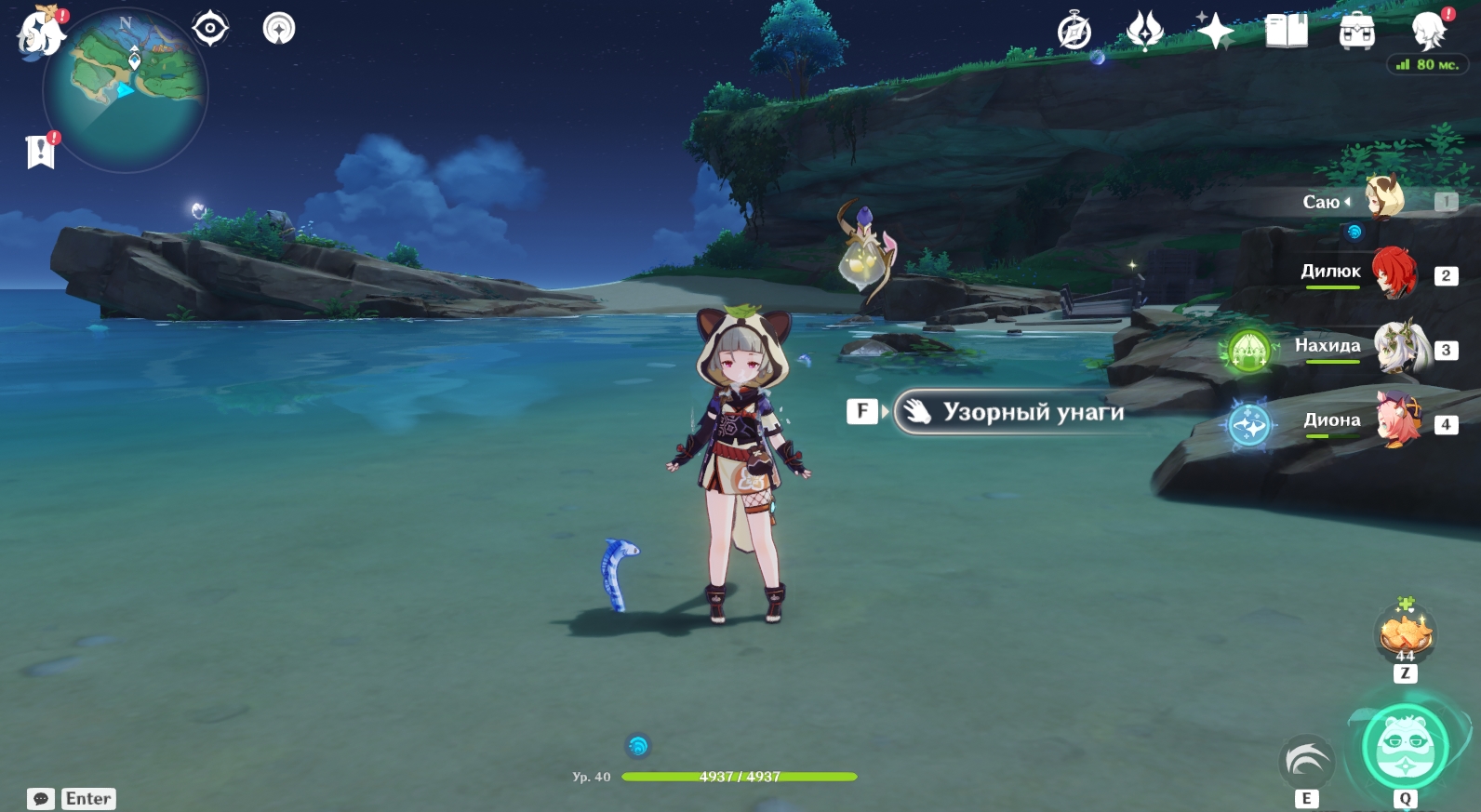Image resolution: width=1481 pixels, height=812 pixels.
Task: Open the compass Adventurer Handbook icon
Action: click(x=1074, y=32)
